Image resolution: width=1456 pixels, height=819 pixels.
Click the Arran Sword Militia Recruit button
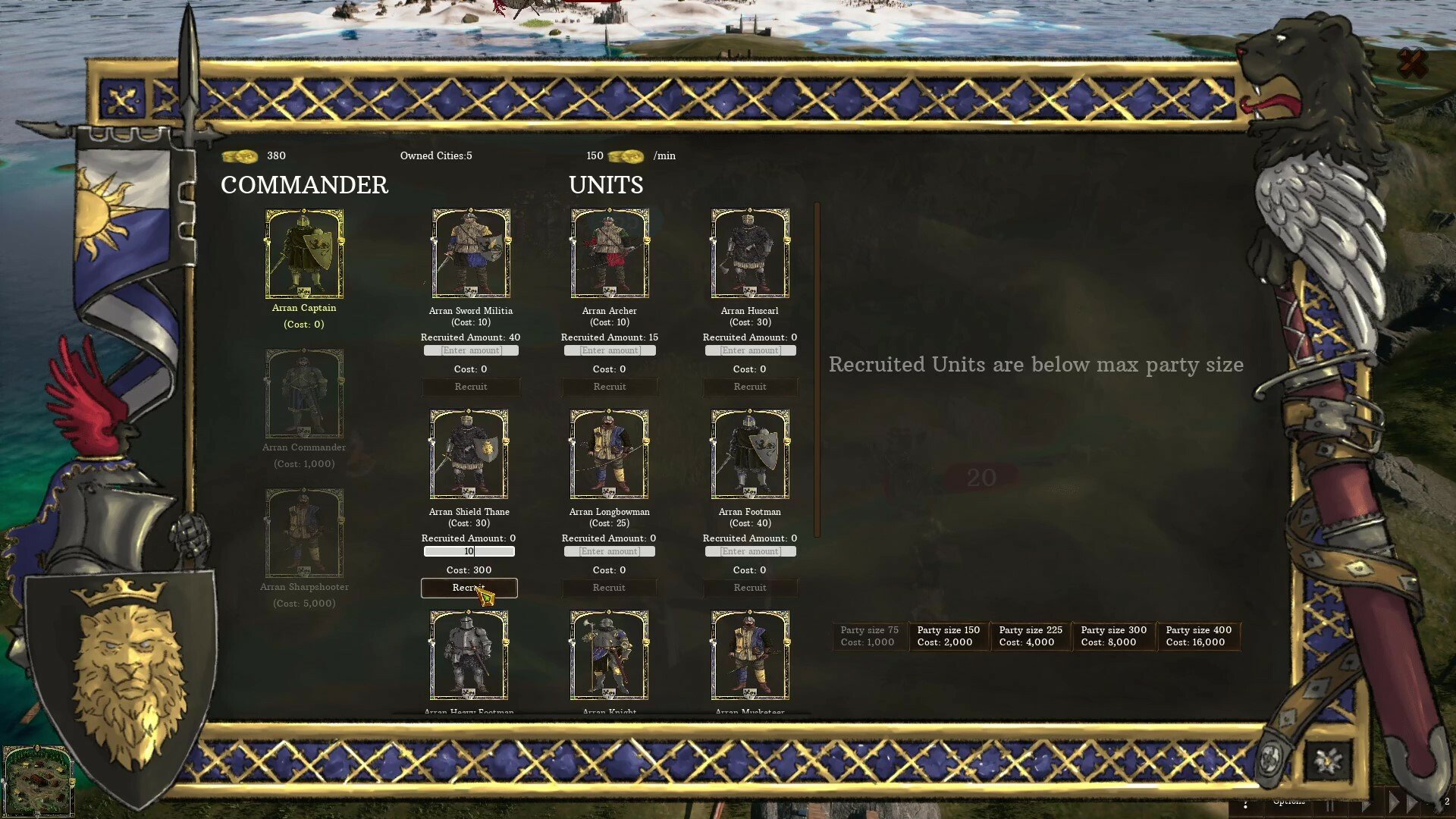471,387
